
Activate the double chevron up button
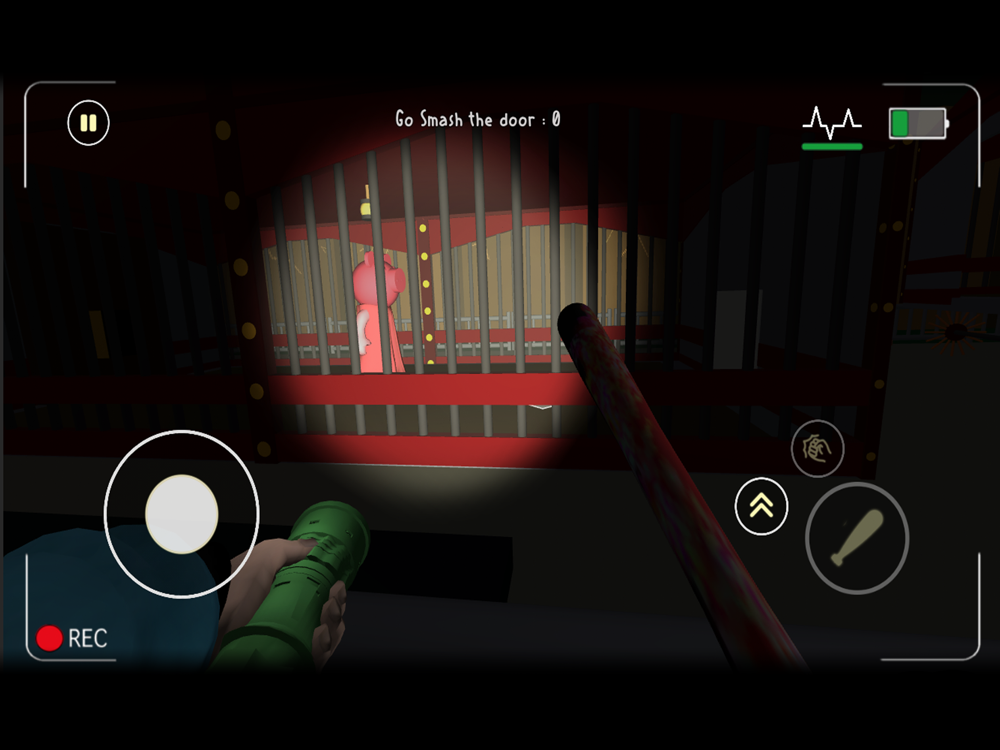coord(761,506)
